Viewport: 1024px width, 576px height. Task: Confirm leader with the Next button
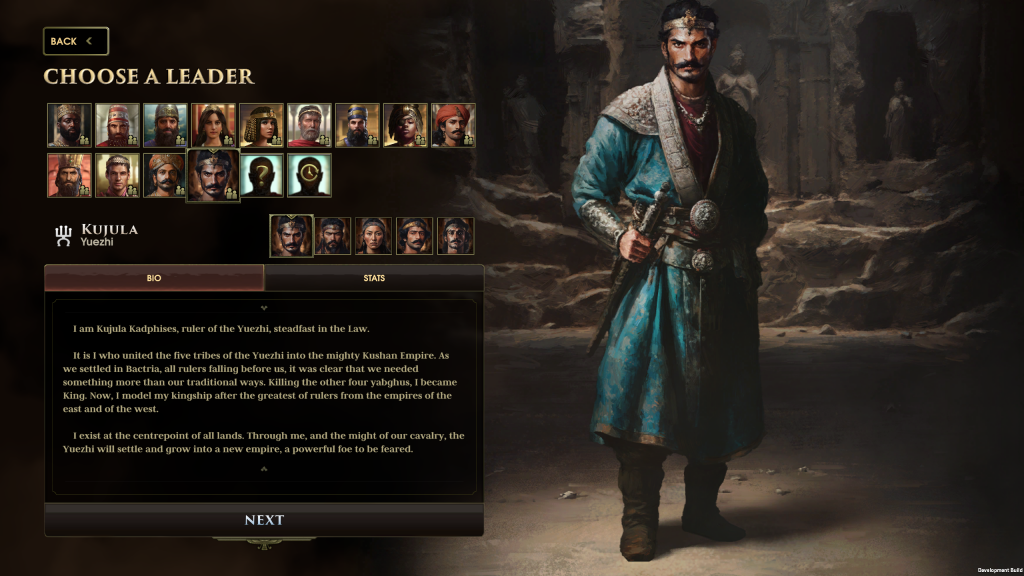click(264, 520)
